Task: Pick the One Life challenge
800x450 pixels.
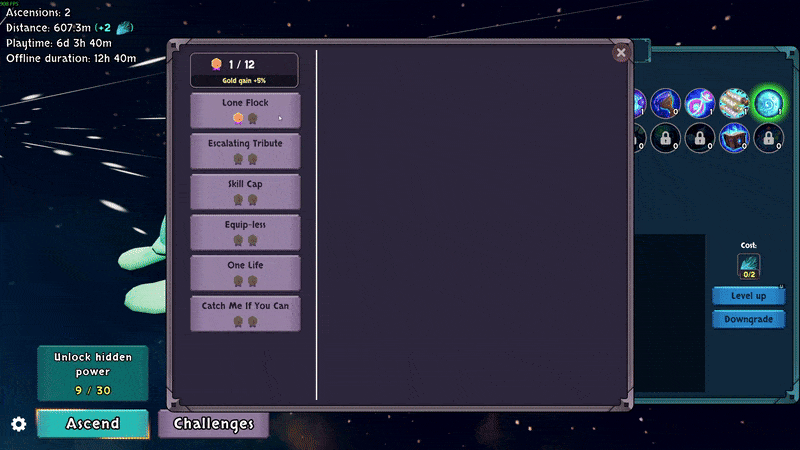Action: coord(245,272)
